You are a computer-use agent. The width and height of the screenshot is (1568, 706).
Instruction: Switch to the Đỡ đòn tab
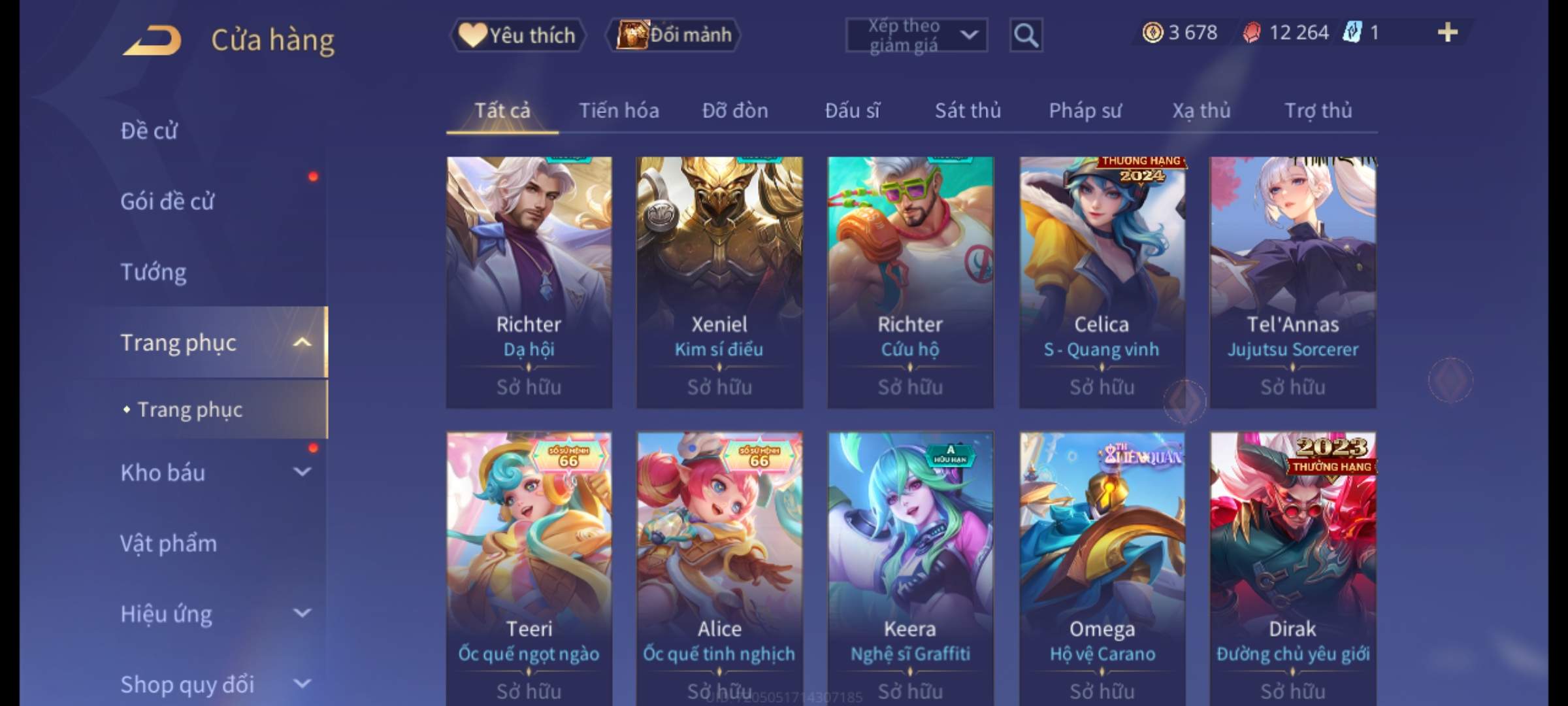(735, 110)
